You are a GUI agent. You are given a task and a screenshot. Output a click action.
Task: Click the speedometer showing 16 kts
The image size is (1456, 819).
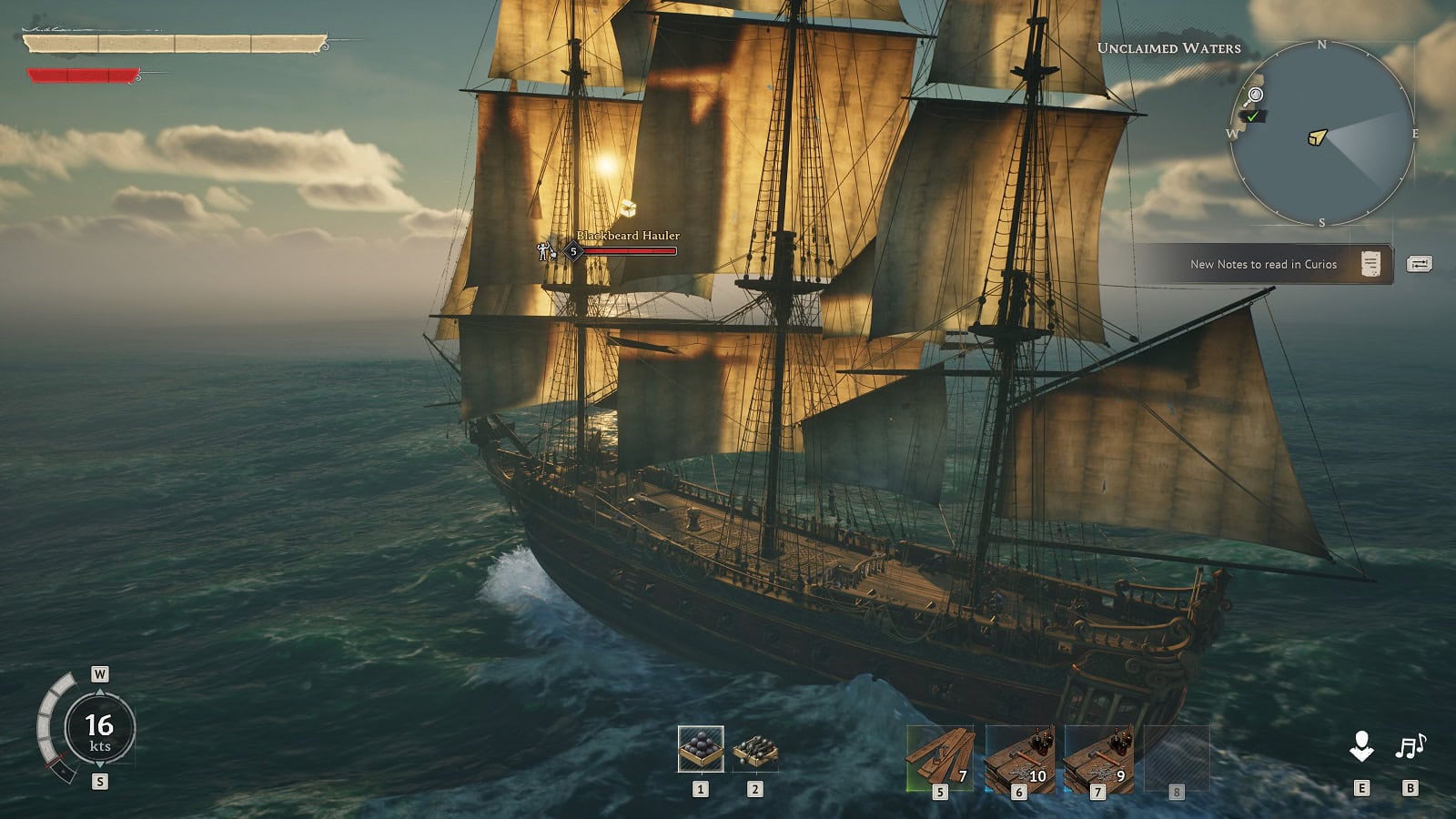99,730
